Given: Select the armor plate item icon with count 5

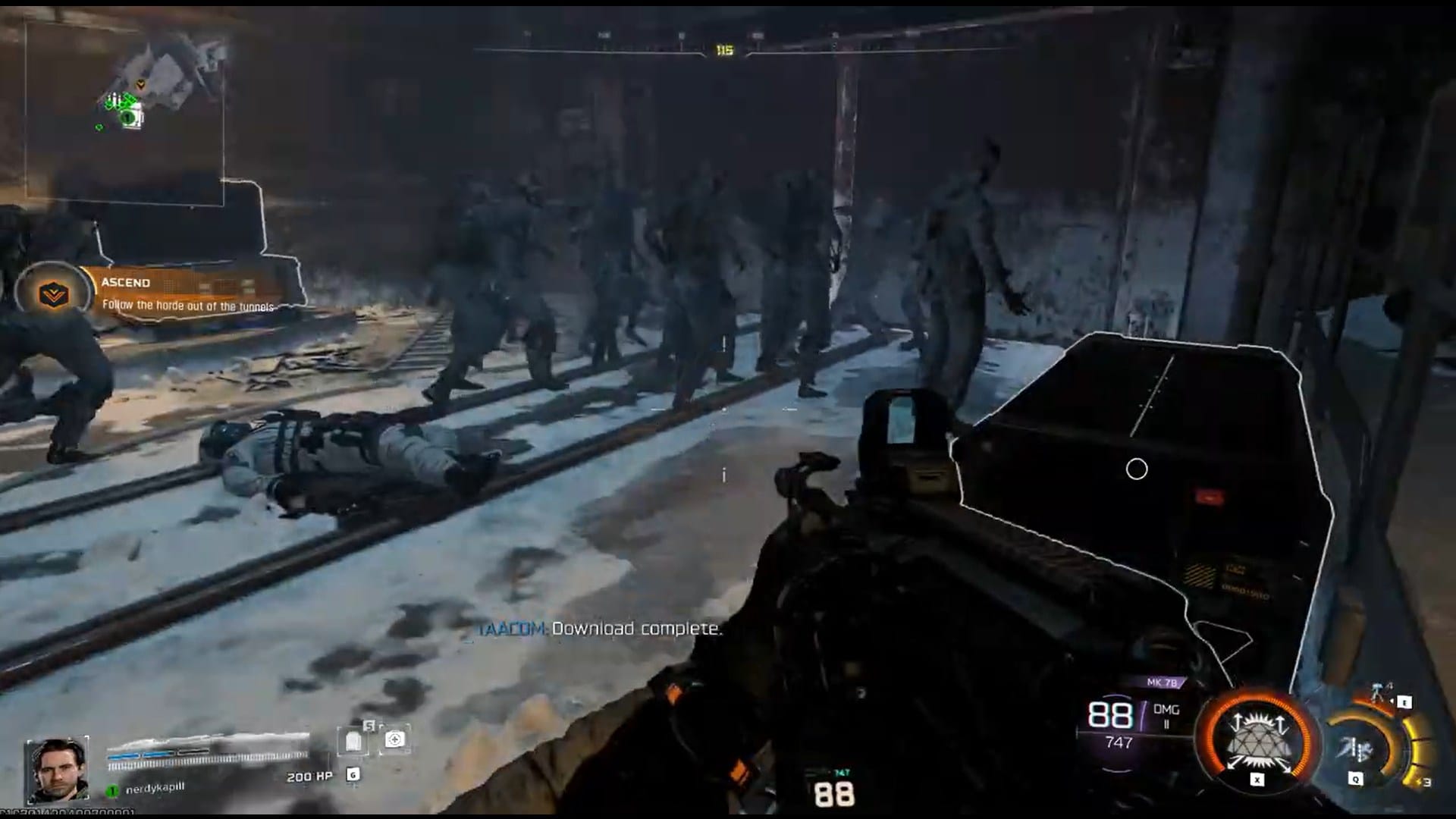Looking at the screenshot, I should (x=353, y=739).
